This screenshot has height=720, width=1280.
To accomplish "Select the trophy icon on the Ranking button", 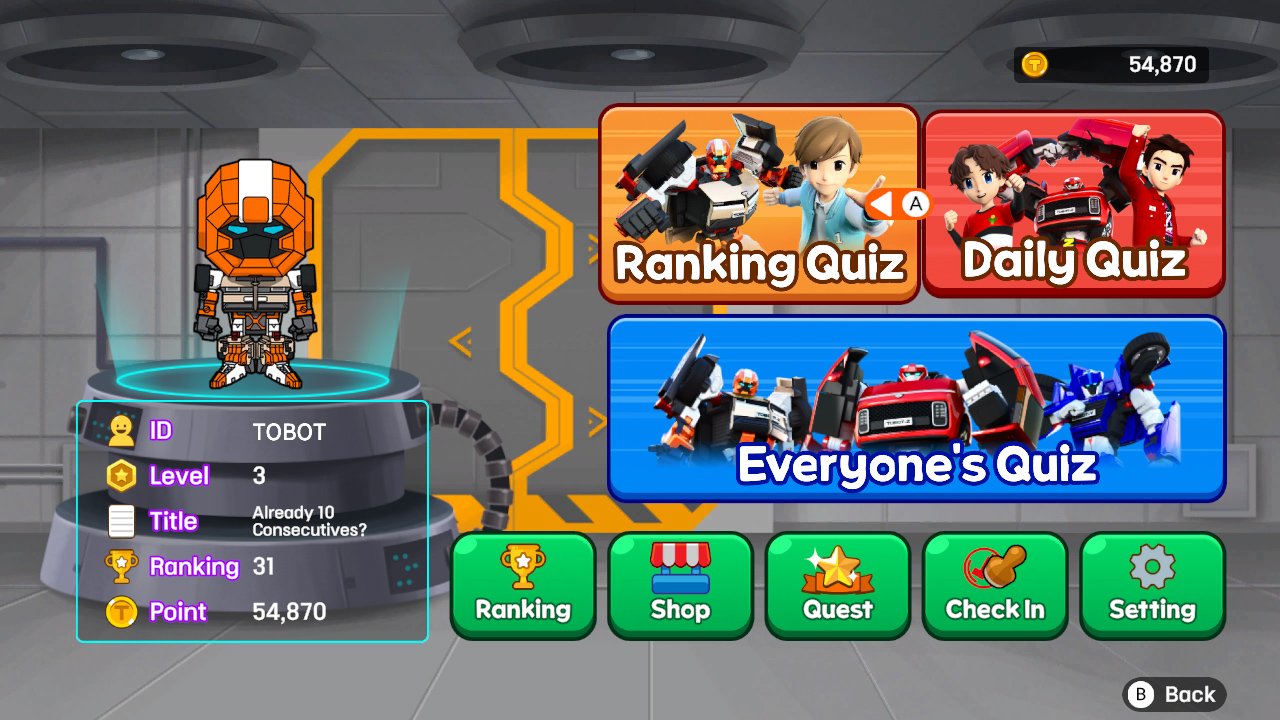I will point(522,564).
